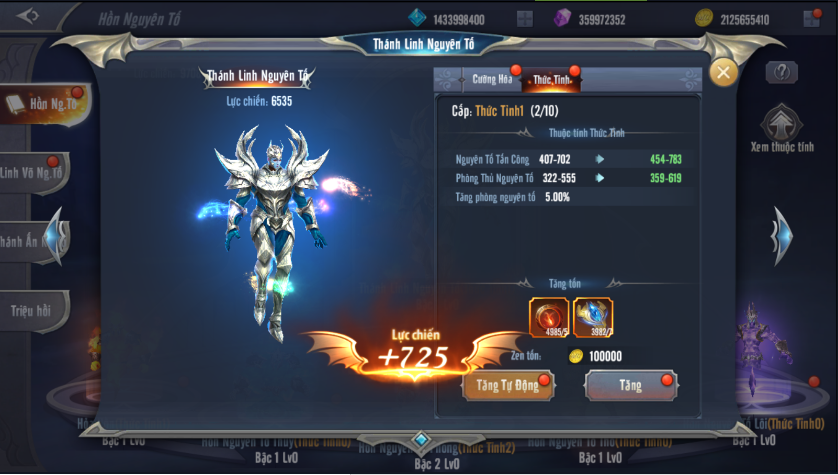Show the next spirit with right arrow
The width and height of the screenshot is (838, 475).
[781, 236]
